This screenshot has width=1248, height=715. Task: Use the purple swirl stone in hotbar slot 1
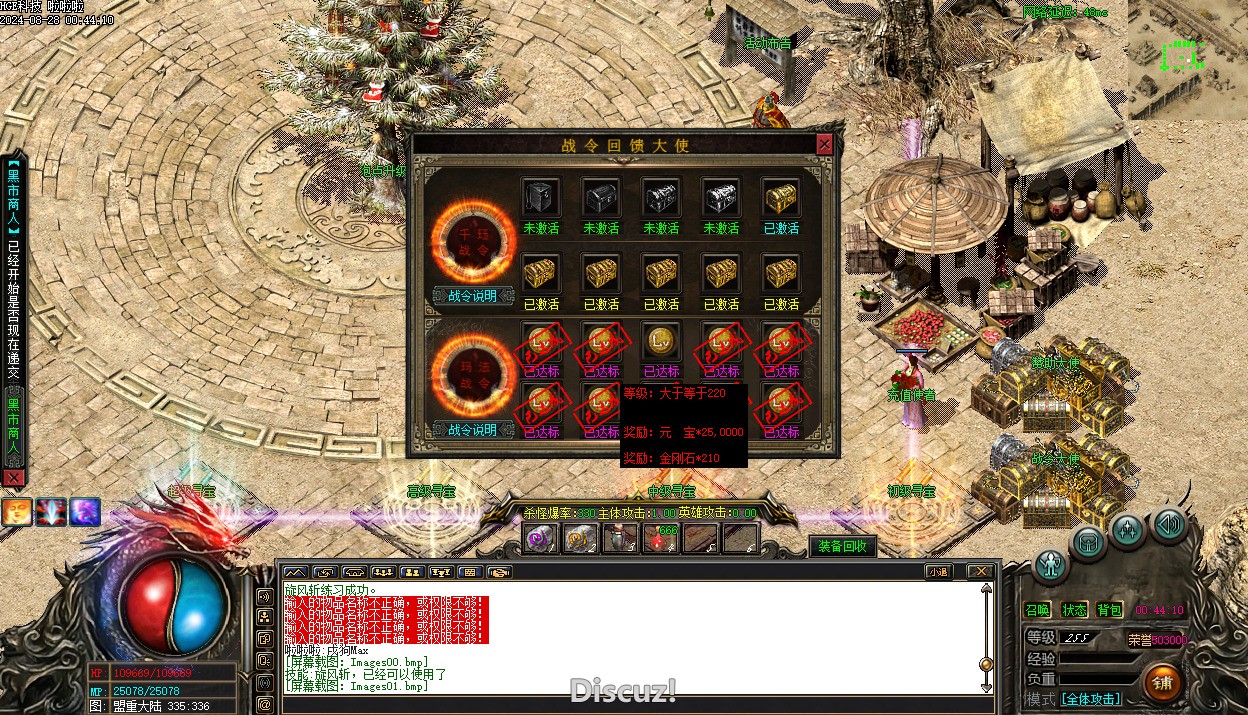[541, 539]
